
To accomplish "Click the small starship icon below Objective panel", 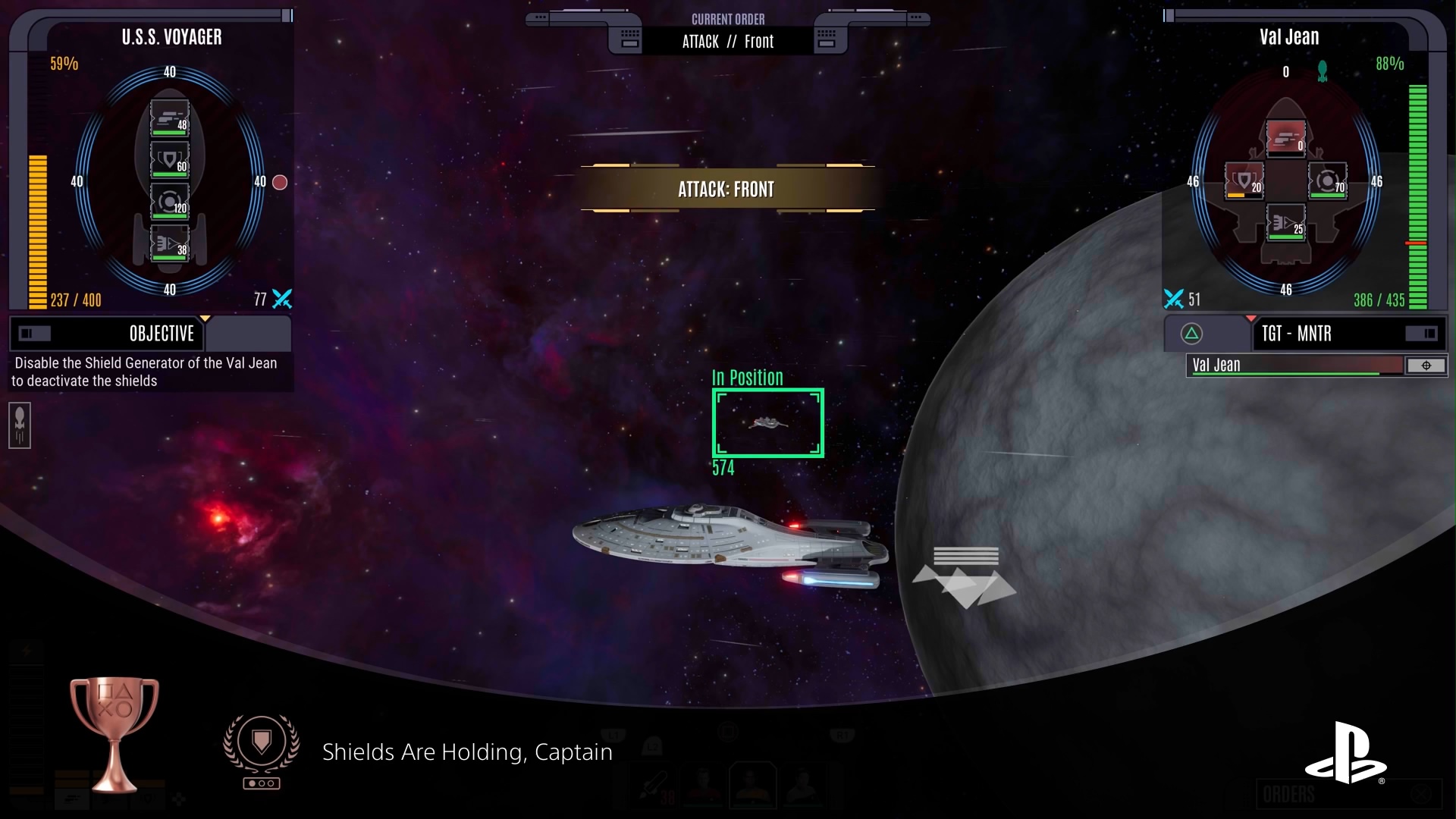I will [x=20, y=425].
